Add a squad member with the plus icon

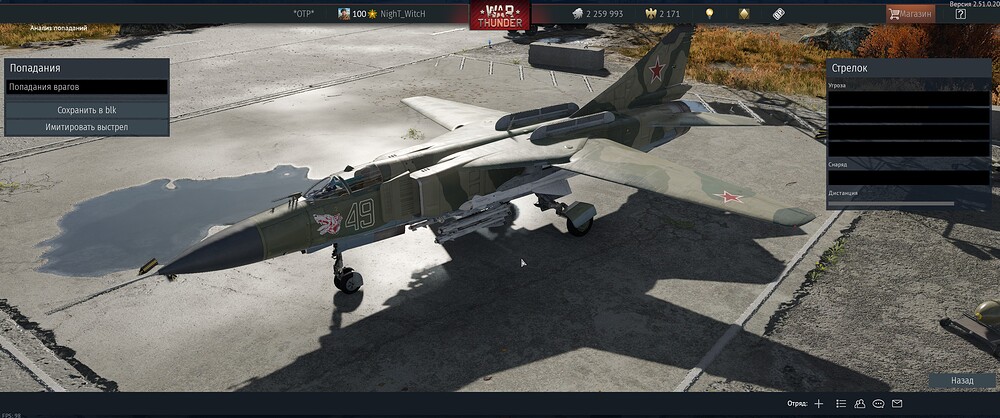tap(819, 404)
